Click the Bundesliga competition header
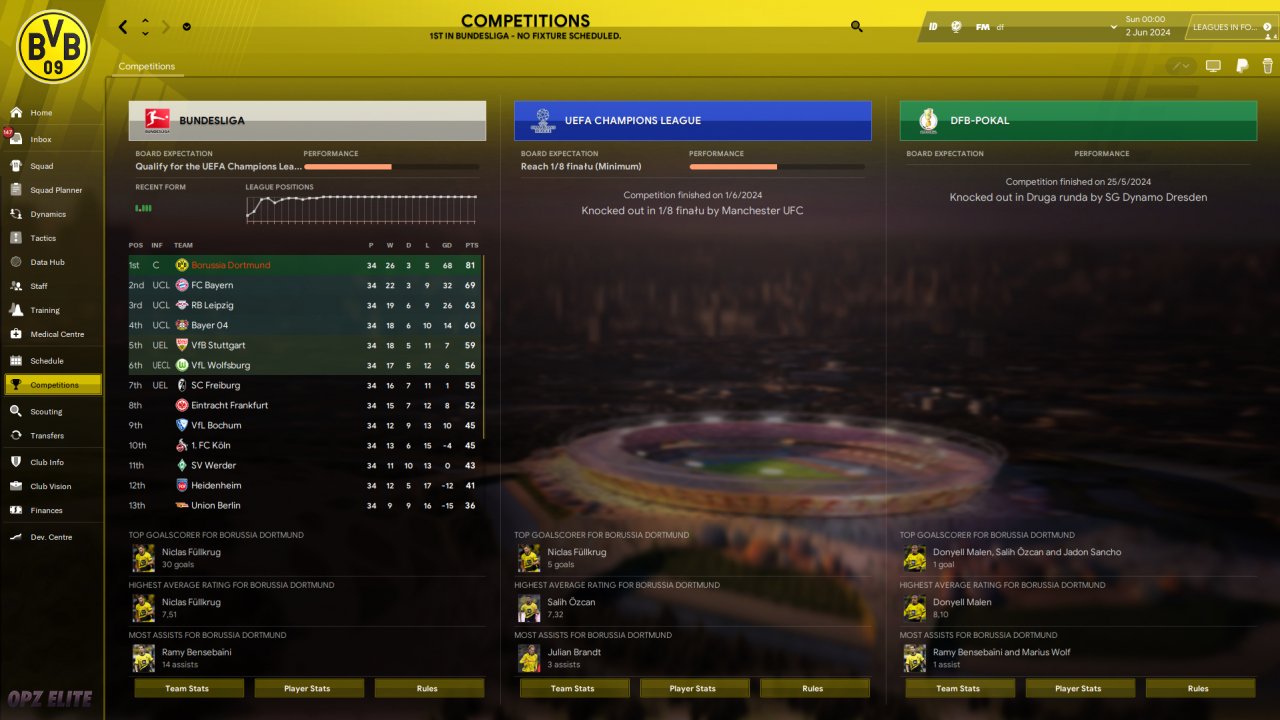This screenshot has height=720, width=1280. coord(307,121)
